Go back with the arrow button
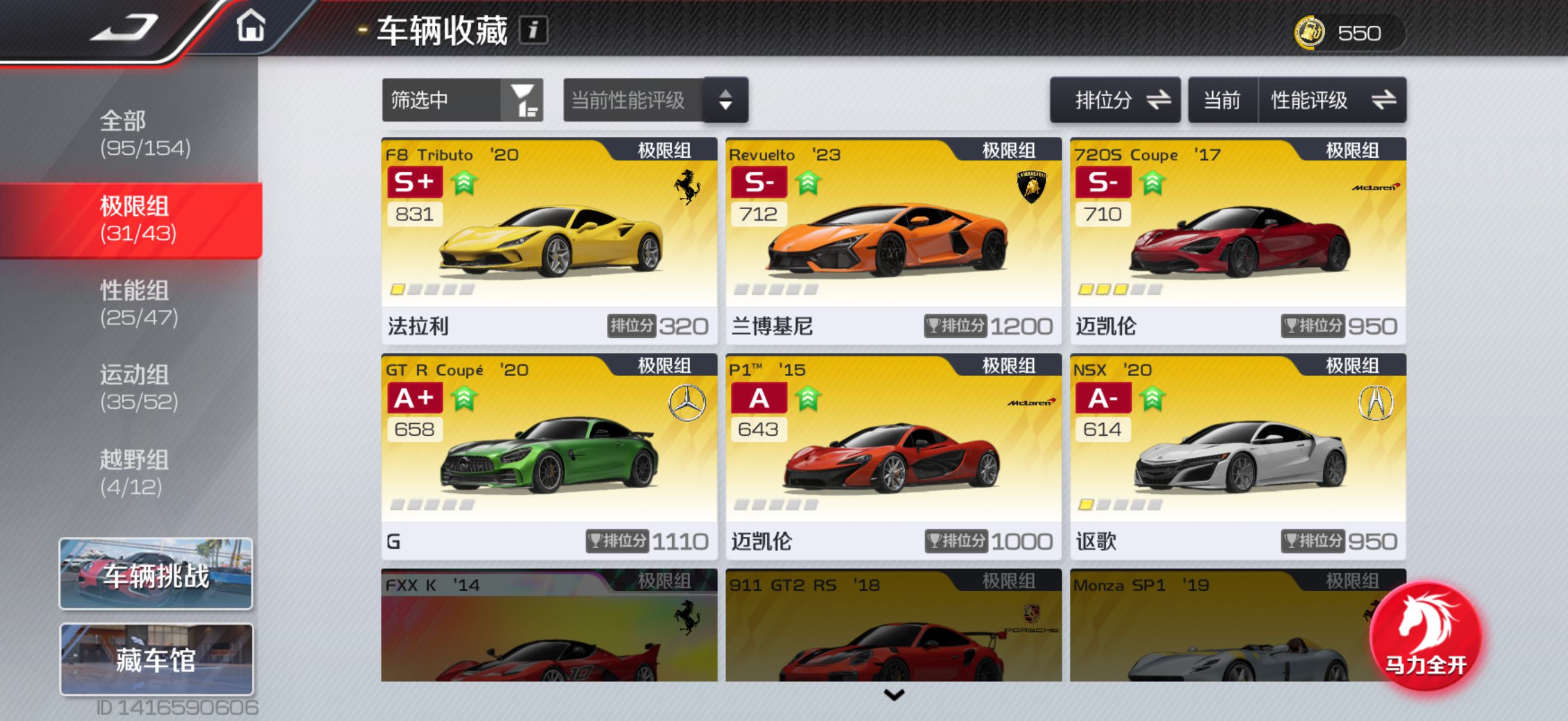The height and width of the screenshot is (721, 1568). coord(125,28)
